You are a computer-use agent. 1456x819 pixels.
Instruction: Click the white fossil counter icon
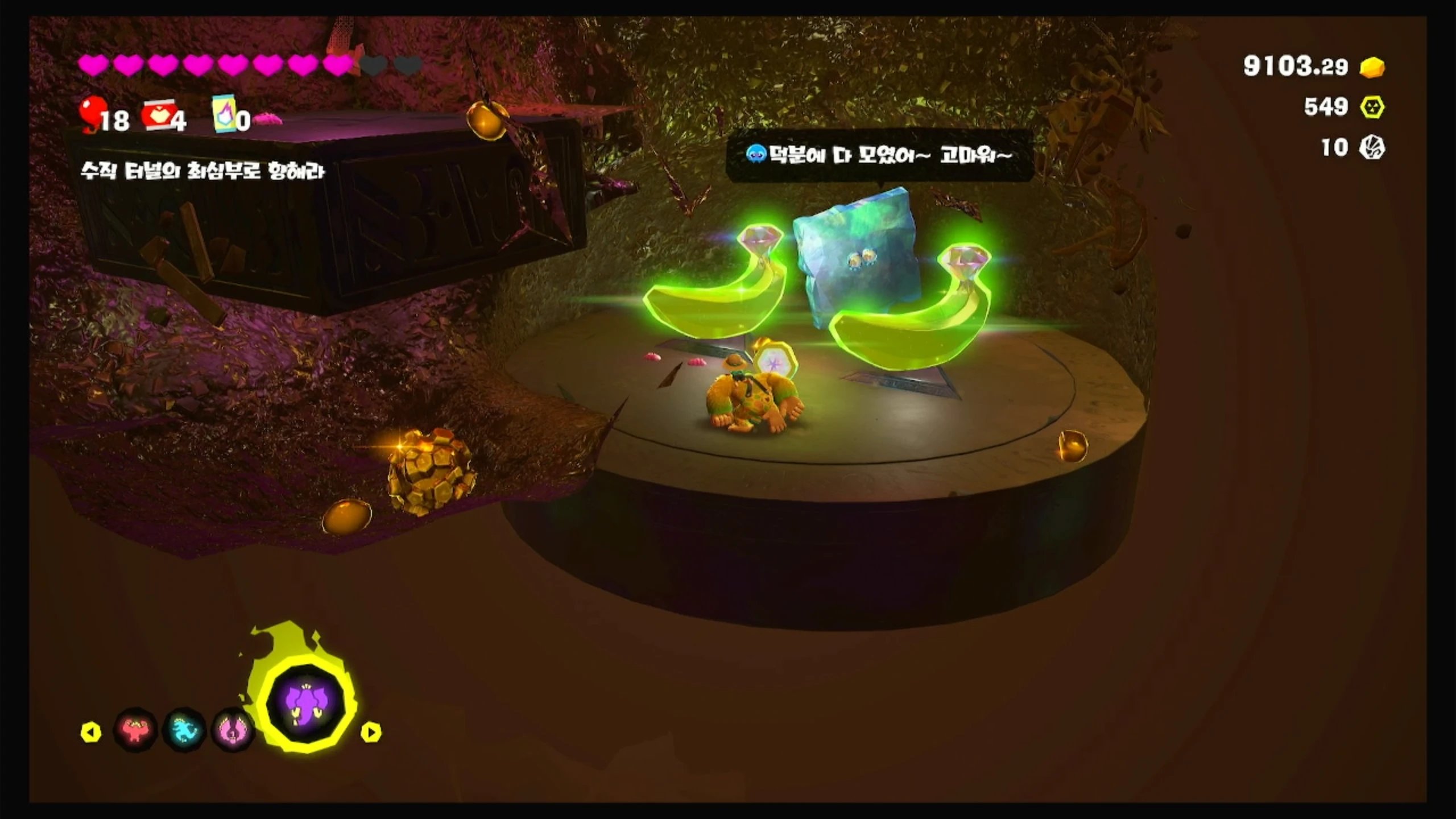[1372, 148]
